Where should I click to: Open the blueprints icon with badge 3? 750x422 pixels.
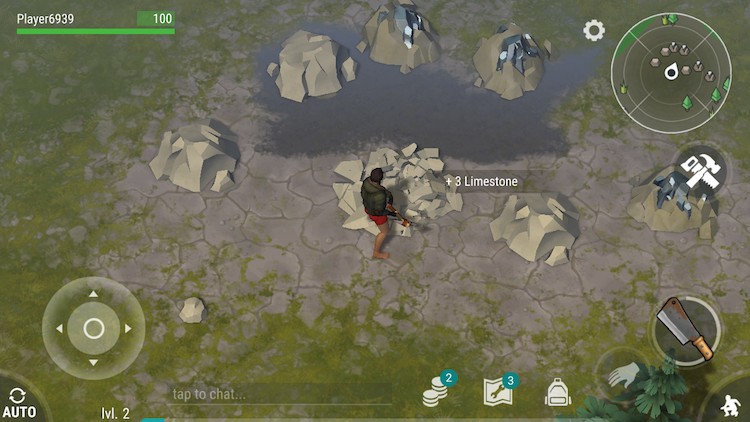(497, 392)
